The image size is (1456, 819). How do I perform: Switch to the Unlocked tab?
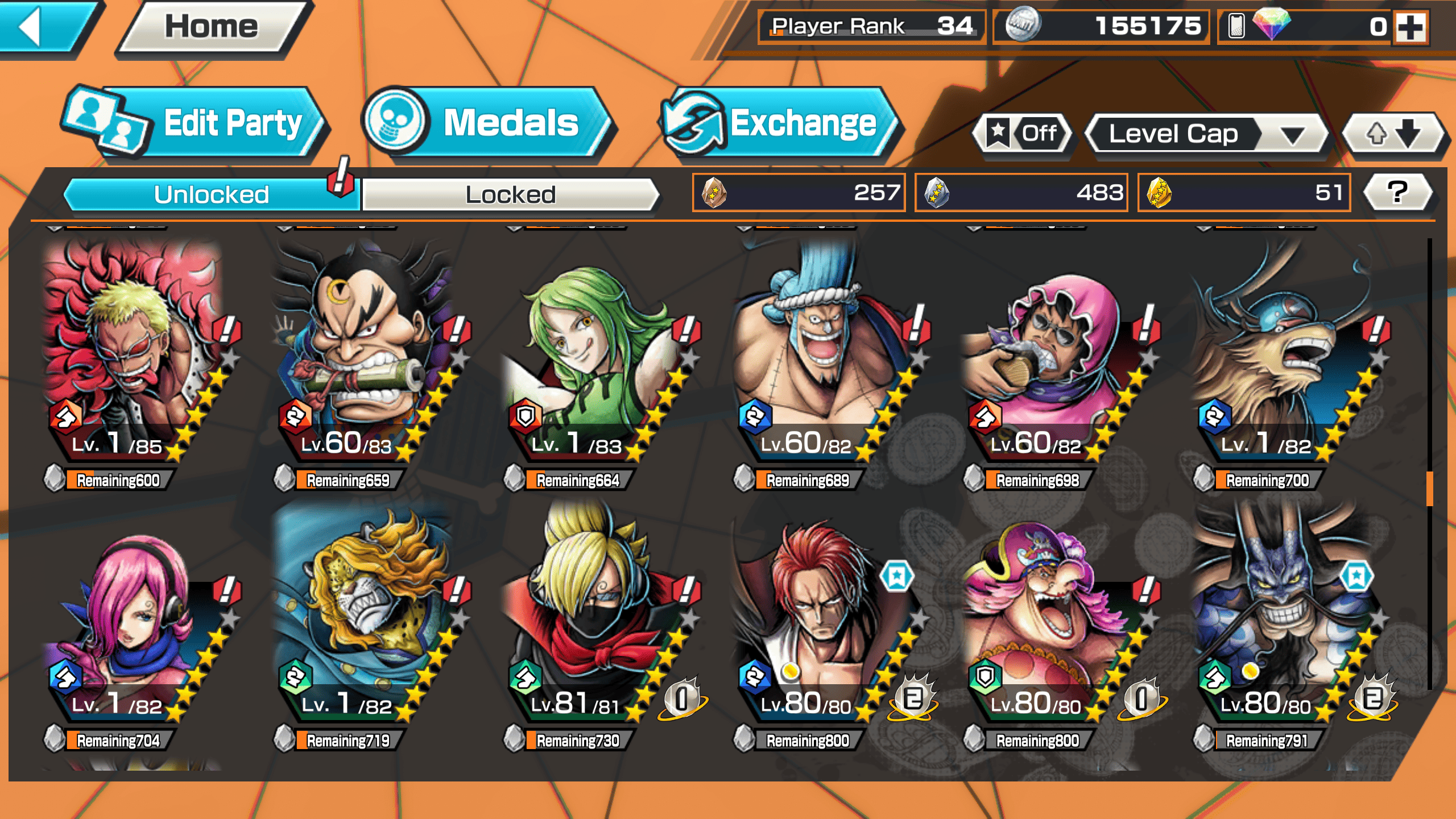coord(212,195)
